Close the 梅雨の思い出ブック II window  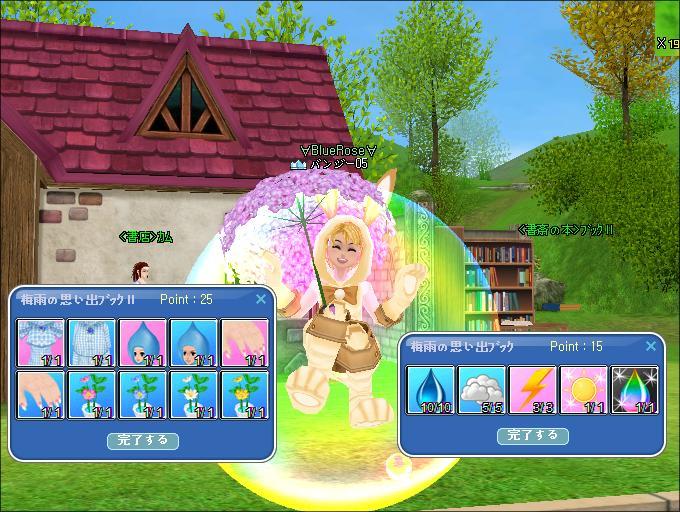coord(261,299)
